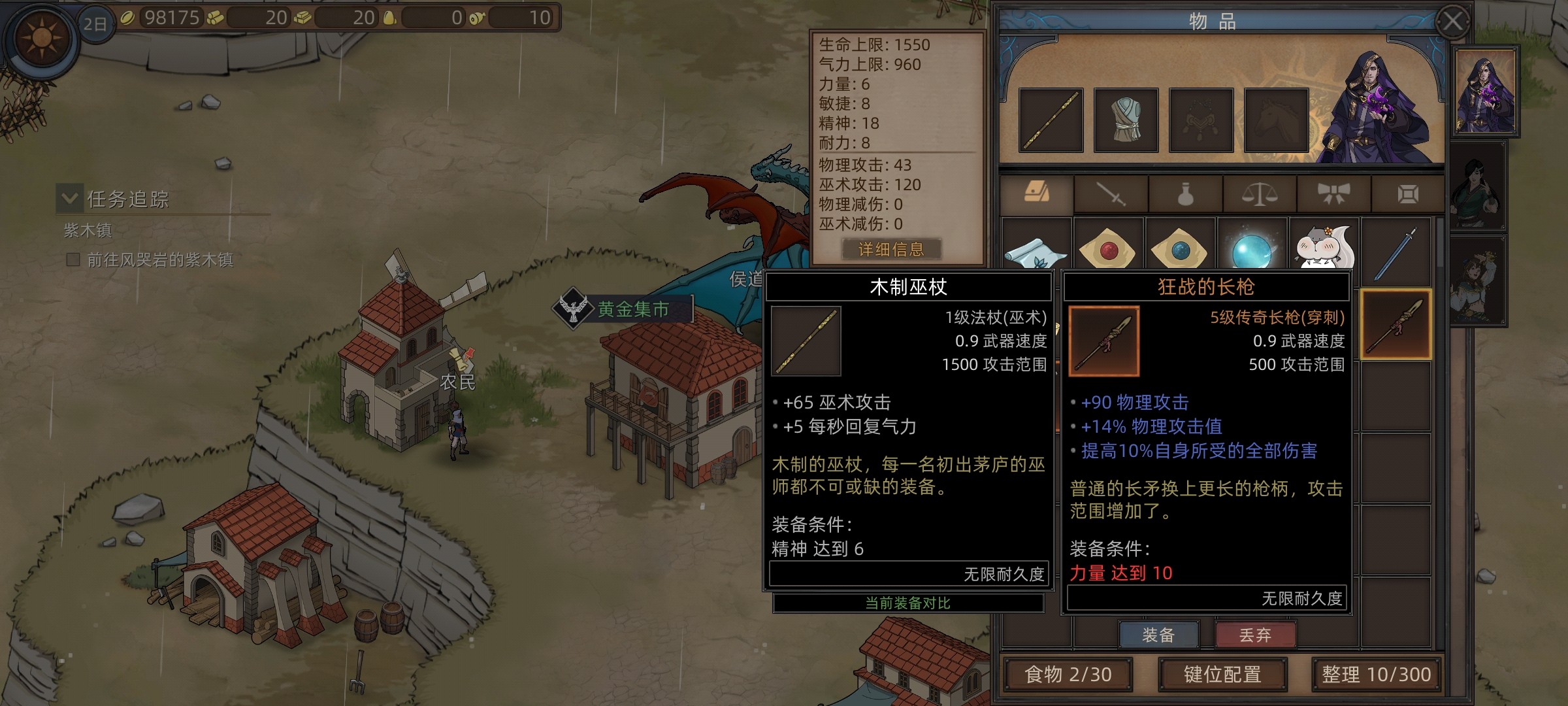Sort the bag with the 整理 button

pos(1376,675)
